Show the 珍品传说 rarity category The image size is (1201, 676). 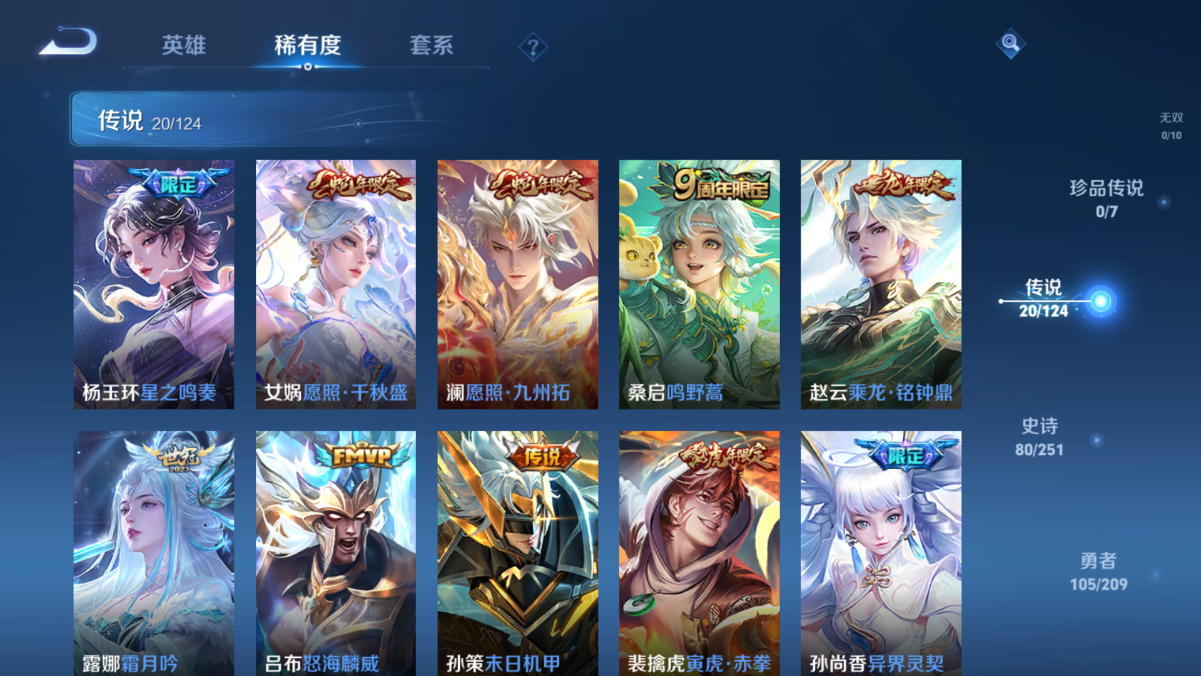1106,198
